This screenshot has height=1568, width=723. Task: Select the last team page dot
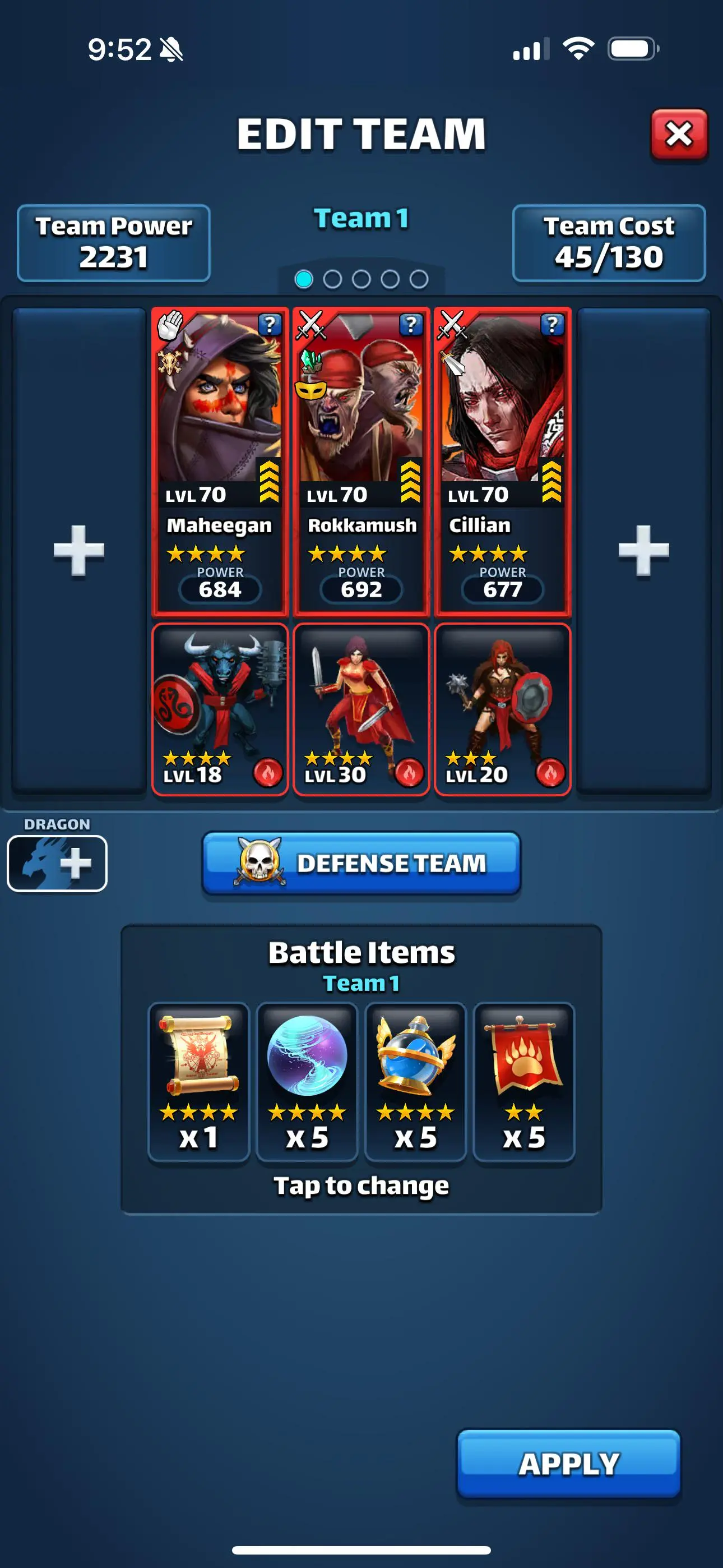pyautogui.click(x=419, y=278)
